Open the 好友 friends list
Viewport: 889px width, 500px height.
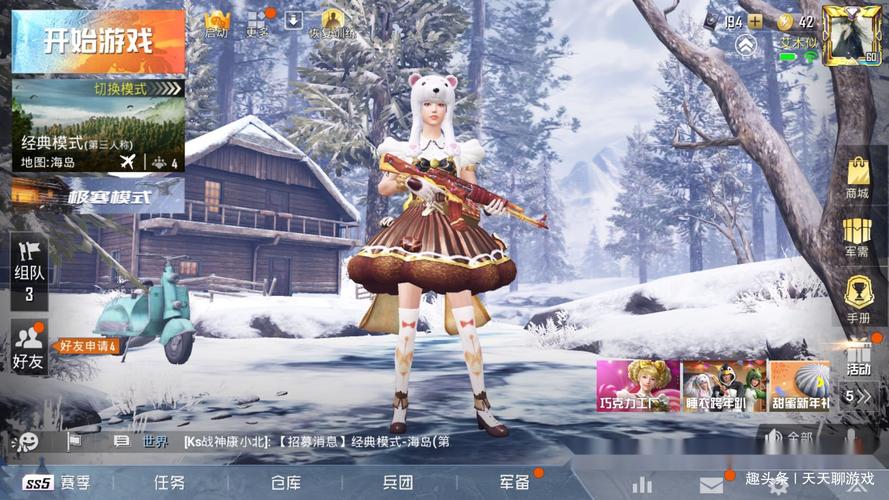pos(28,349)
